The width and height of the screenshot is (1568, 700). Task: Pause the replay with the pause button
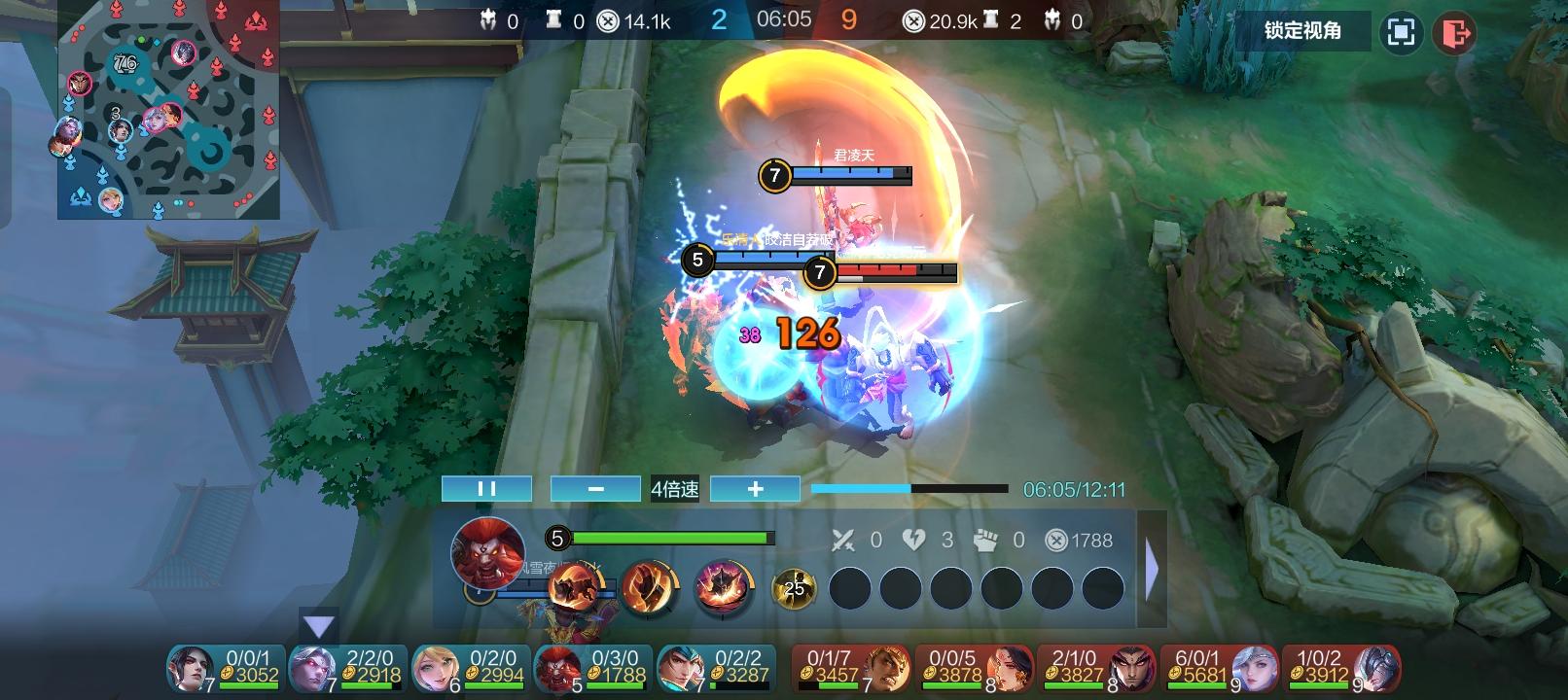[486, 488]
